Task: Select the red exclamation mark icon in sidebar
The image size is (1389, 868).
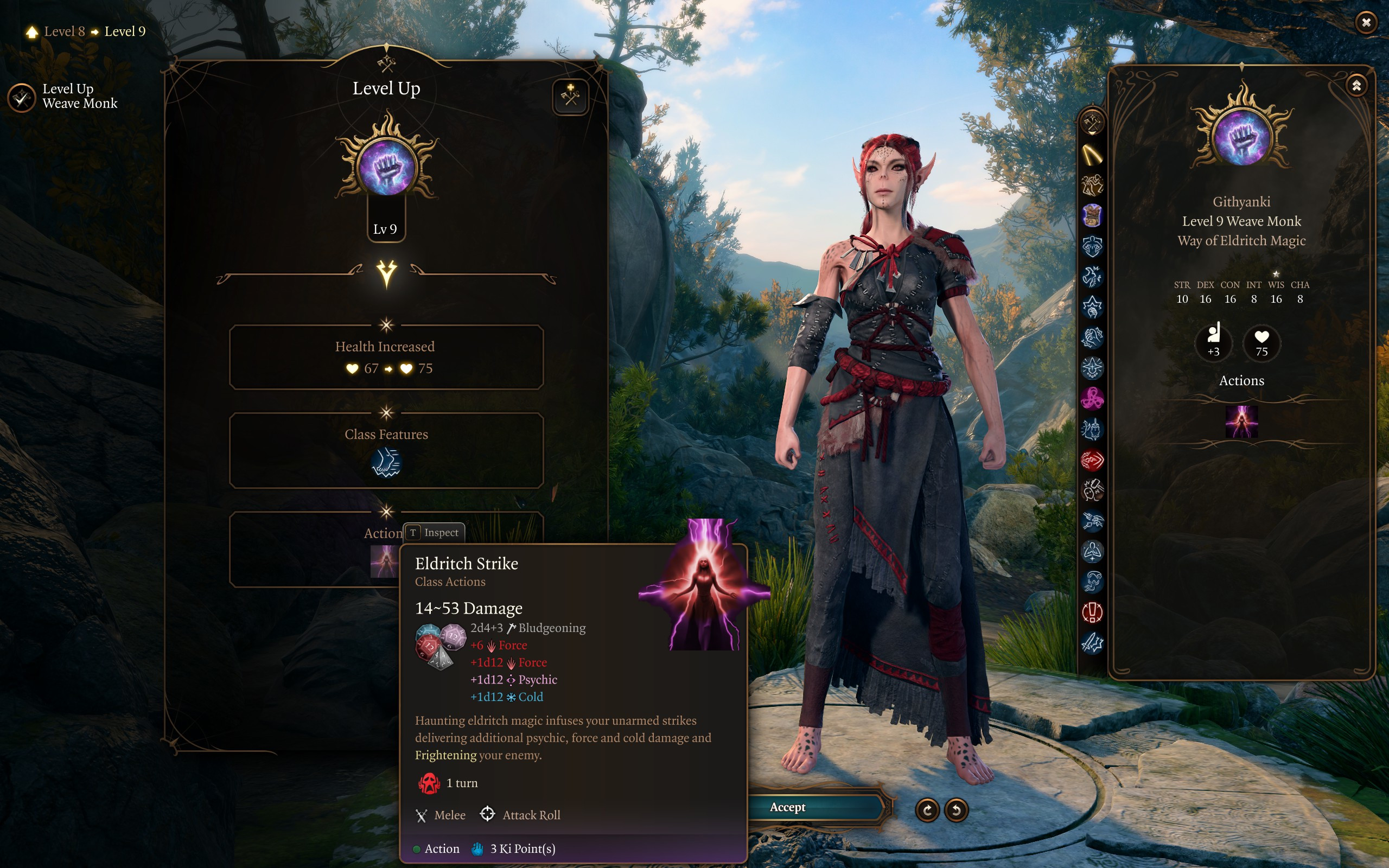Action: 1092,612
